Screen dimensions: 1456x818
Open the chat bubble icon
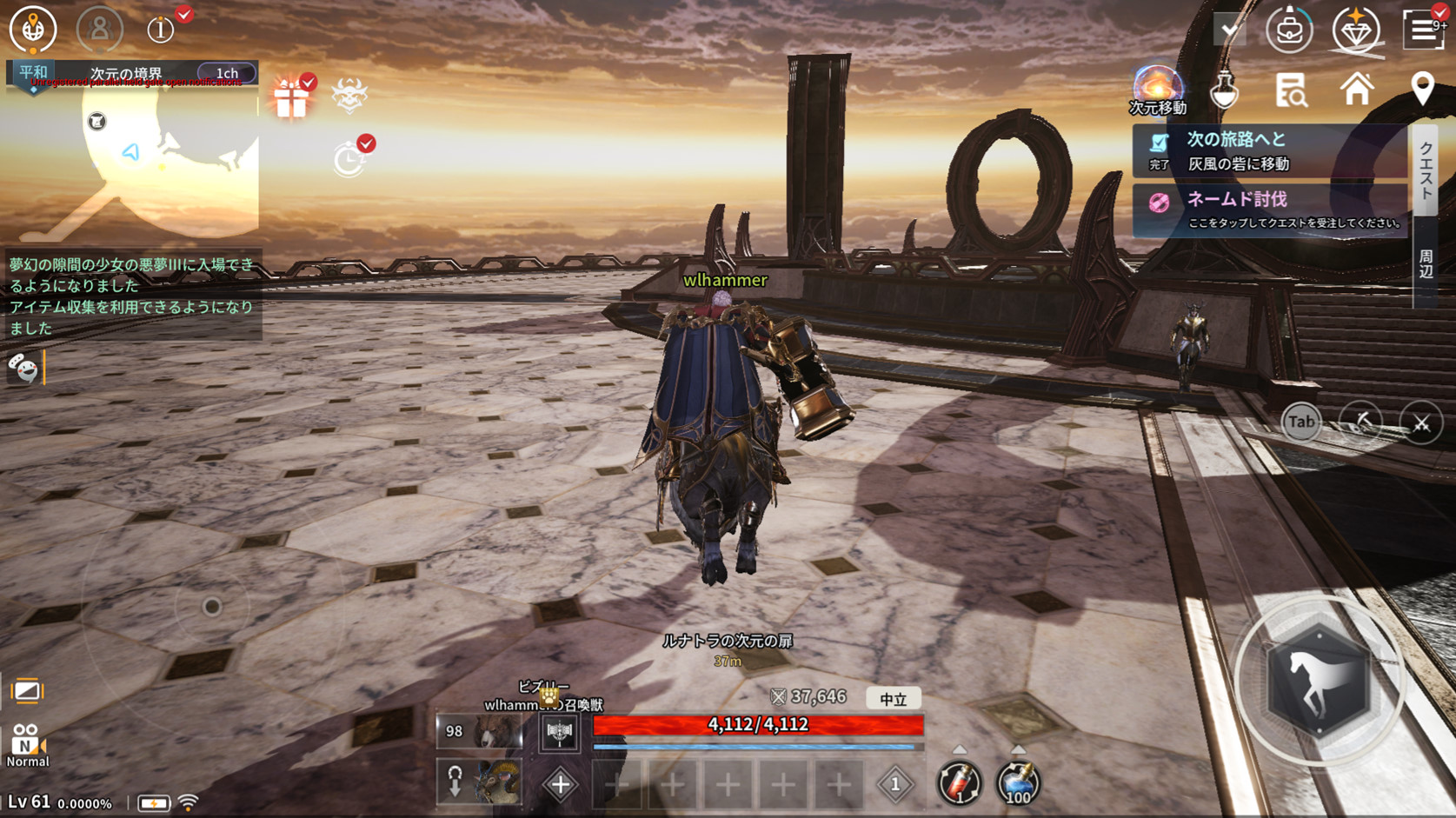click(23, 369)
